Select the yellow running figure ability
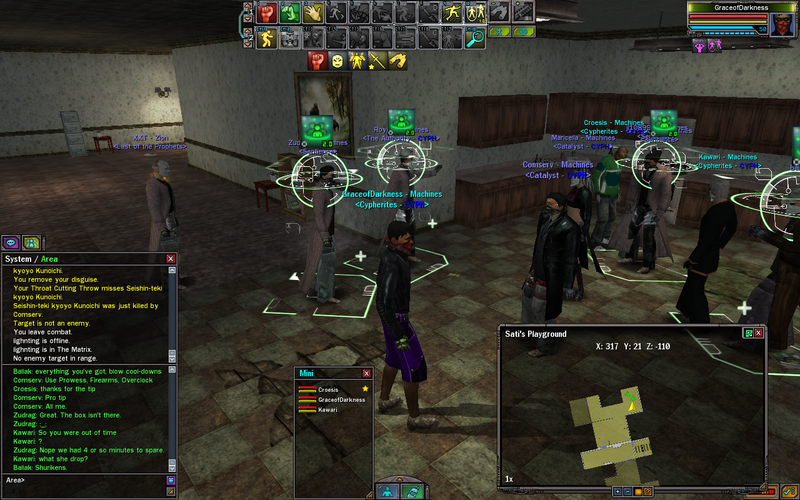This screenshot has height=500, width=800. 268,38
